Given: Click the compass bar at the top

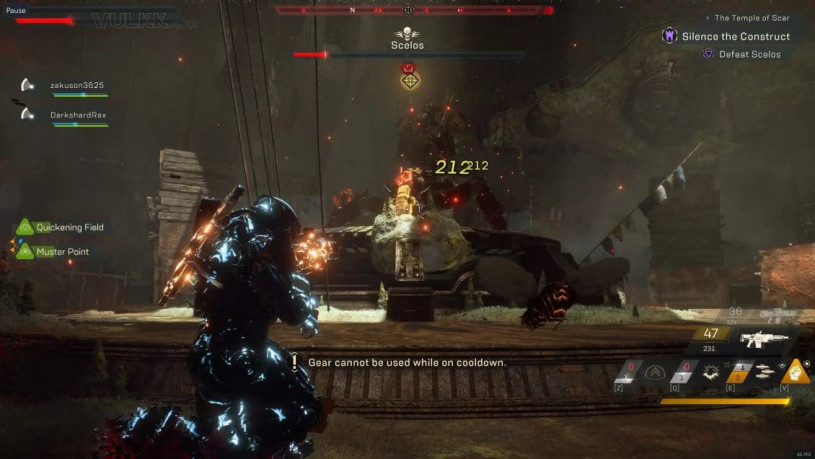Looking at the screenshot, I should tap(413, 10).
